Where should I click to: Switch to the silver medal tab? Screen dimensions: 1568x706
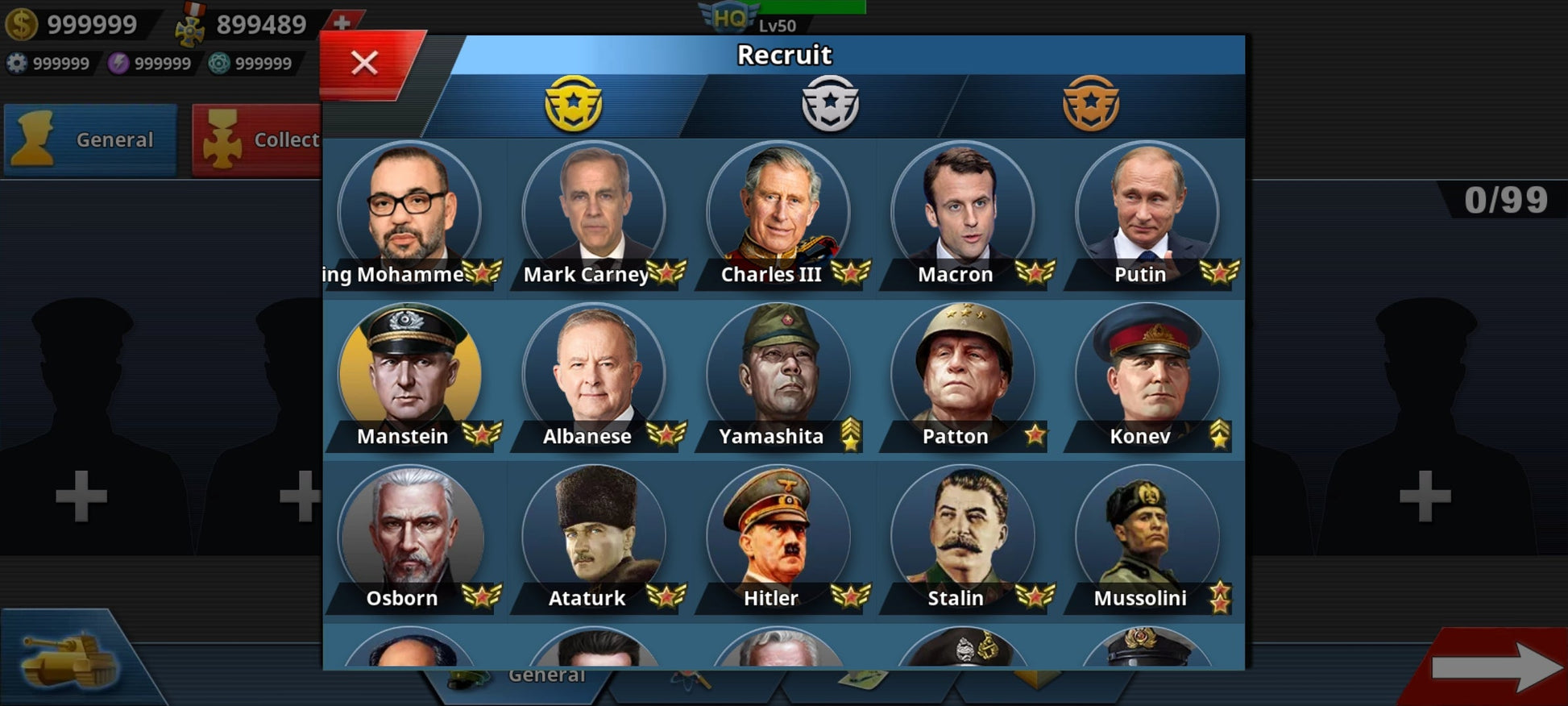(830, 104)
